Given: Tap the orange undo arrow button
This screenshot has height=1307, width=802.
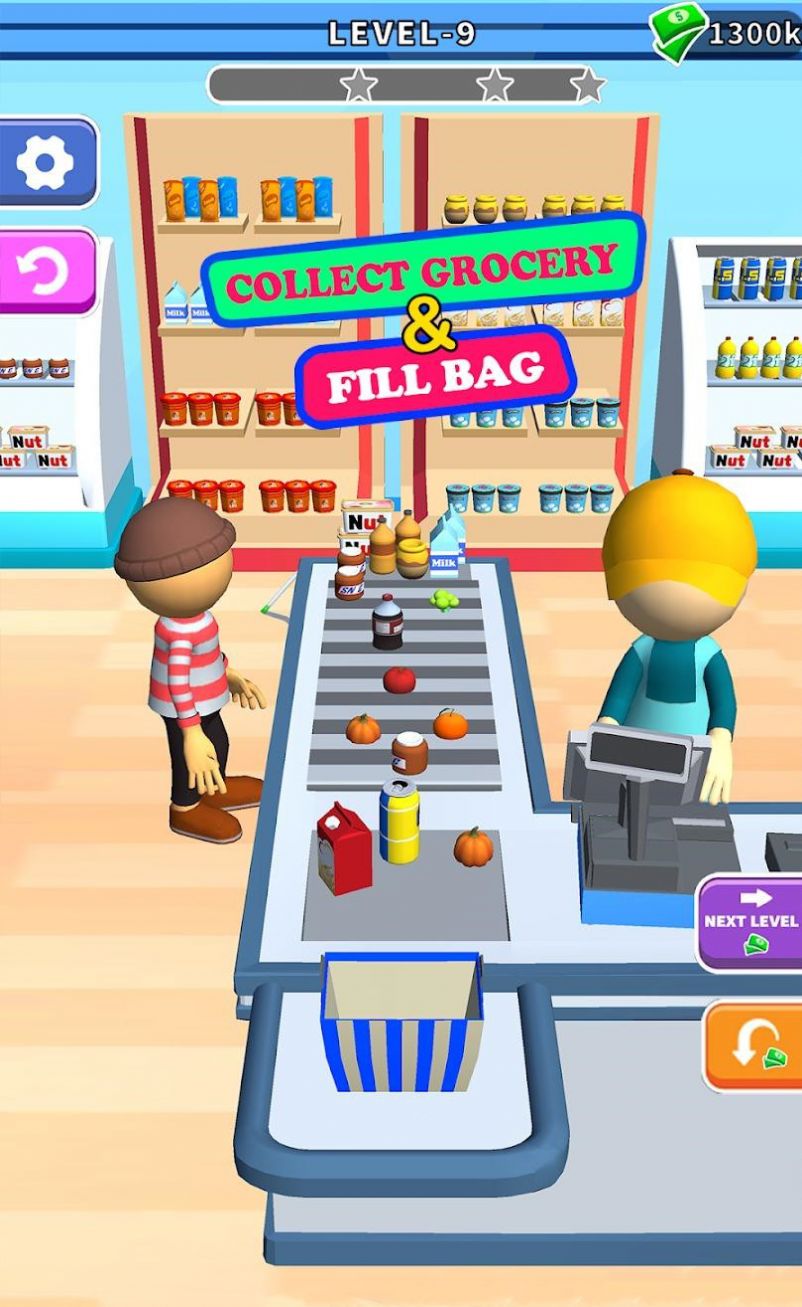Looking at the screenshot, I should click(x=754, y=1046).
